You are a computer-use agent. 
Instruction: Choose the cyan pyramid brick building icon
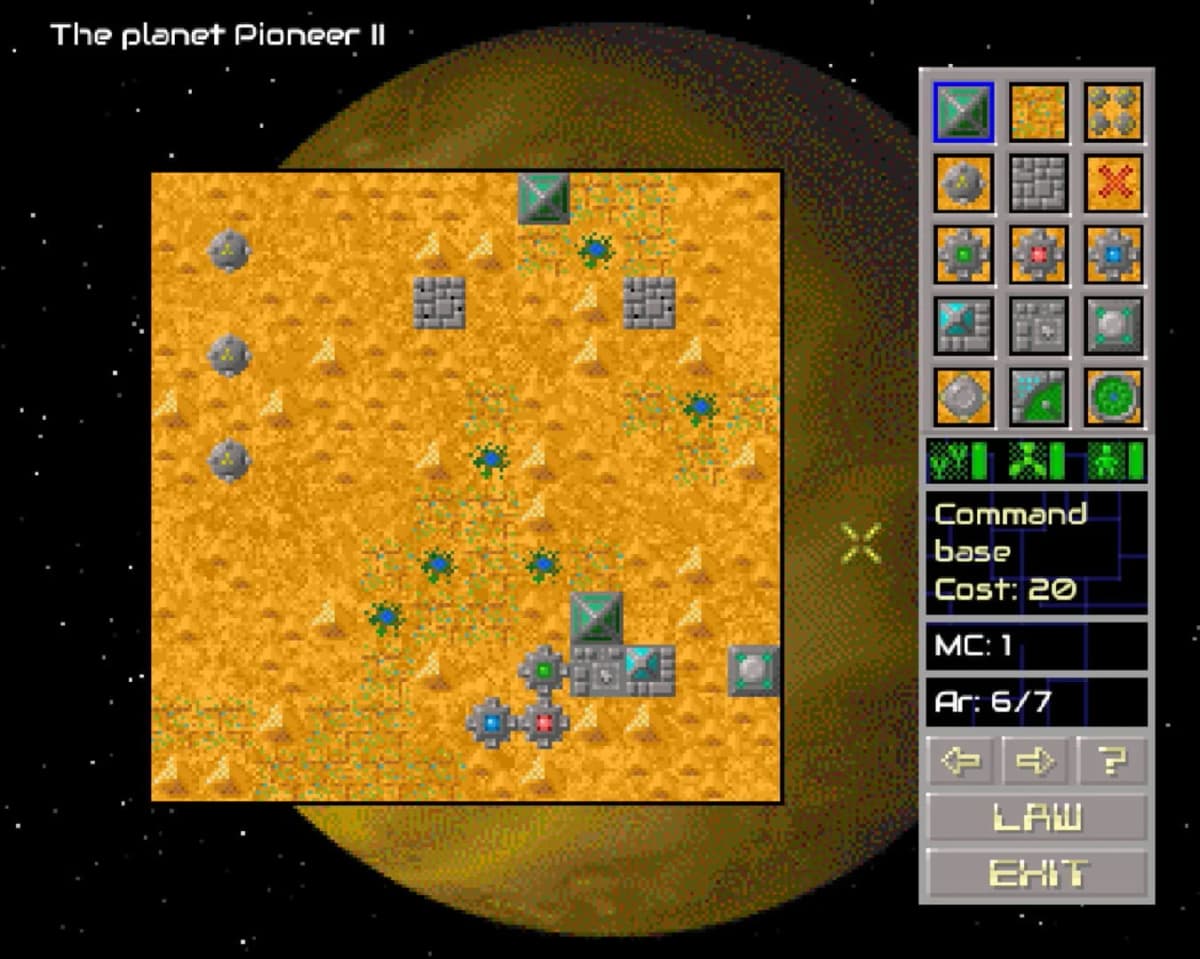tap(963, 325)
